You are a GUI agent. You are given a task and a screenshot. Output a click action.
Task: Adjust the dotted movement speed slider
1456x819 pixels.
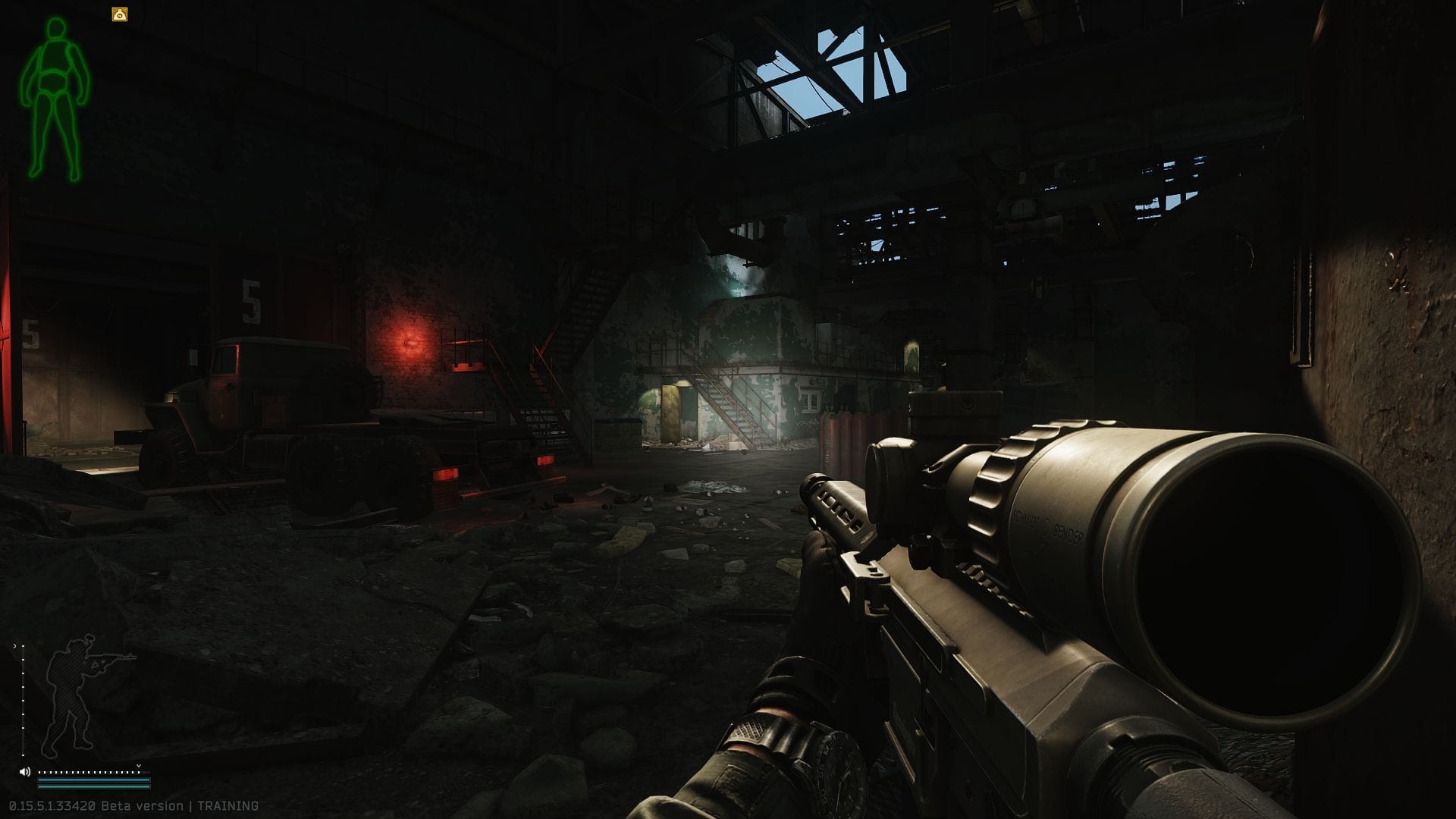[89, 772]
